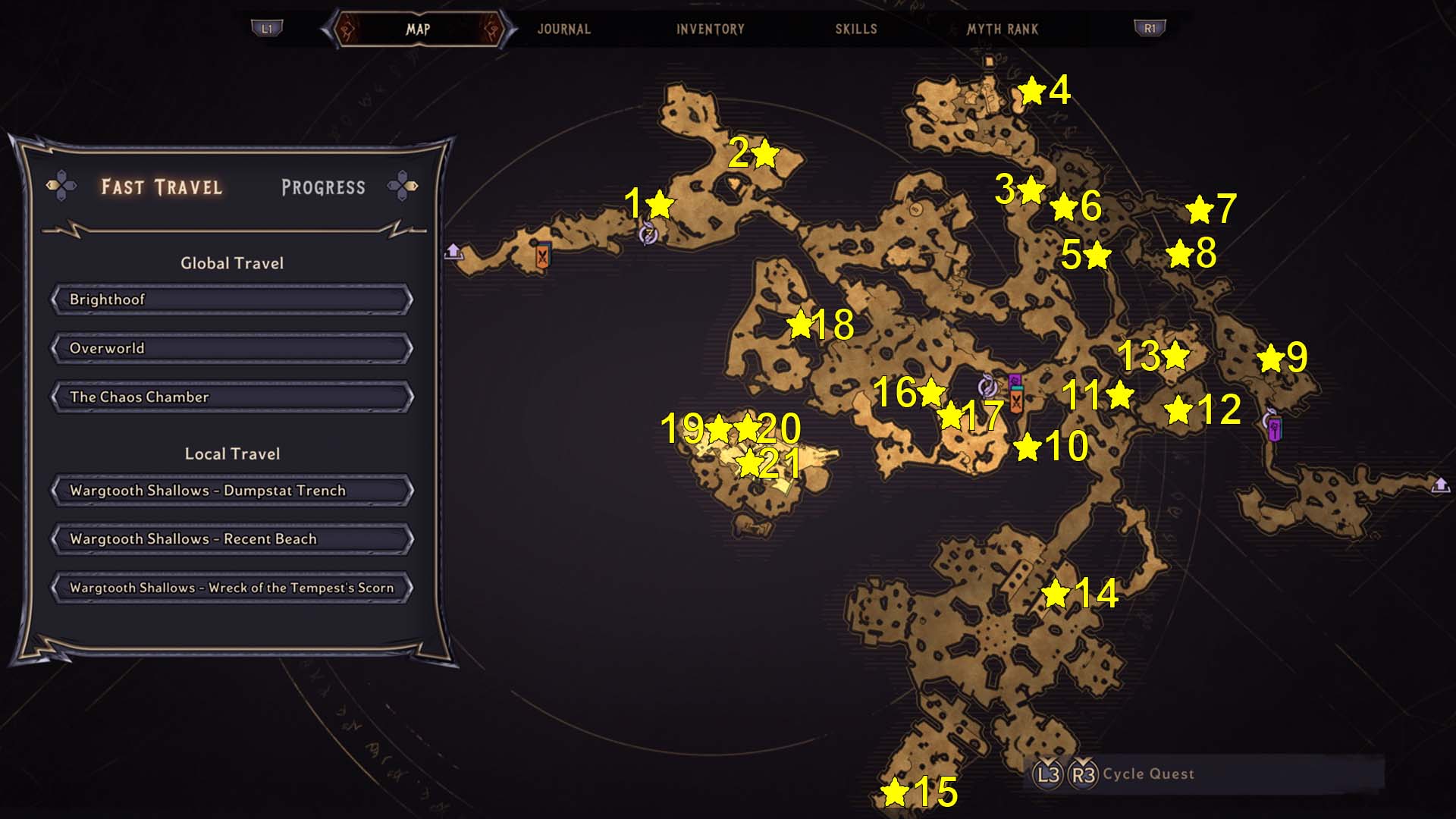Viewport: 1456px width, 819px height.
Task: Open the Inventory tab
Action: [710, 30]
